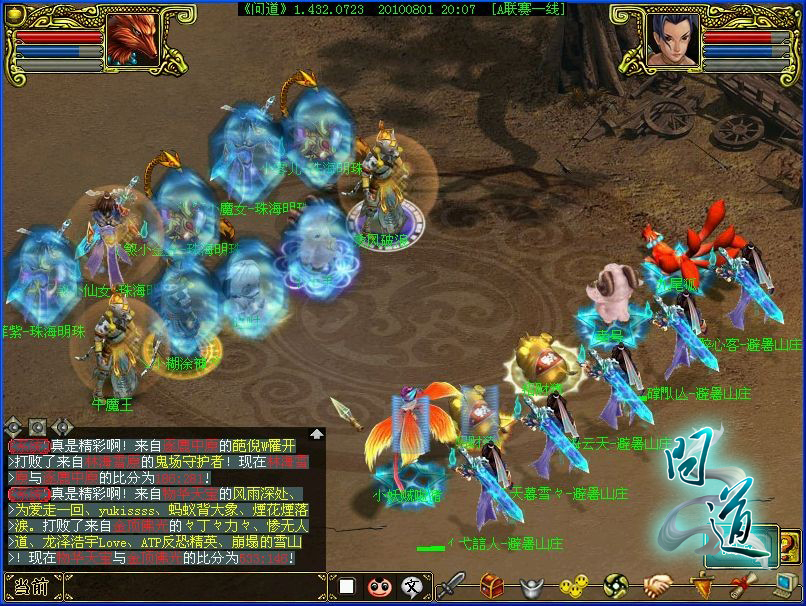Open the sword combat icon in toolbar
Screen dimensions: 806x606
452,585
